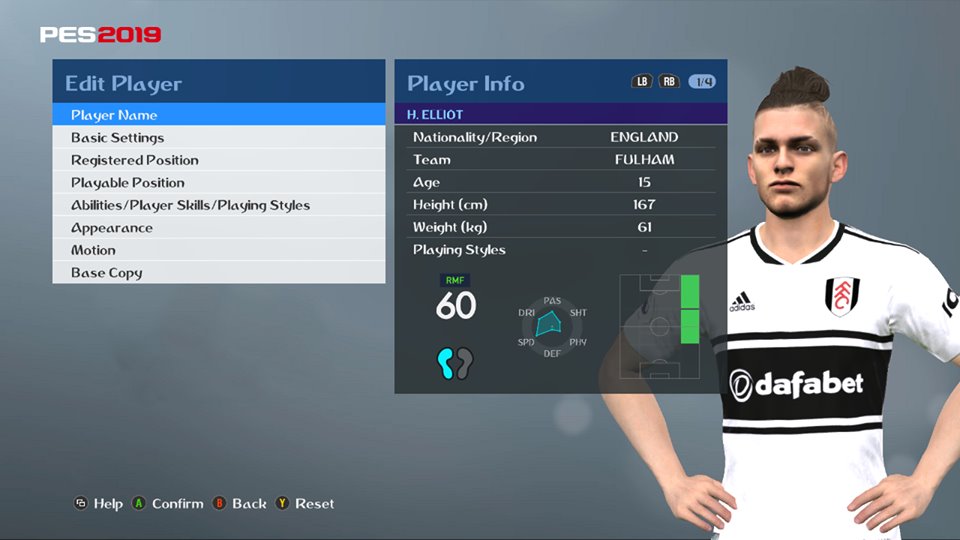This screenshot has width=960, height=540.
Task: Open the Playable Position menu
Action: [127, 183]
